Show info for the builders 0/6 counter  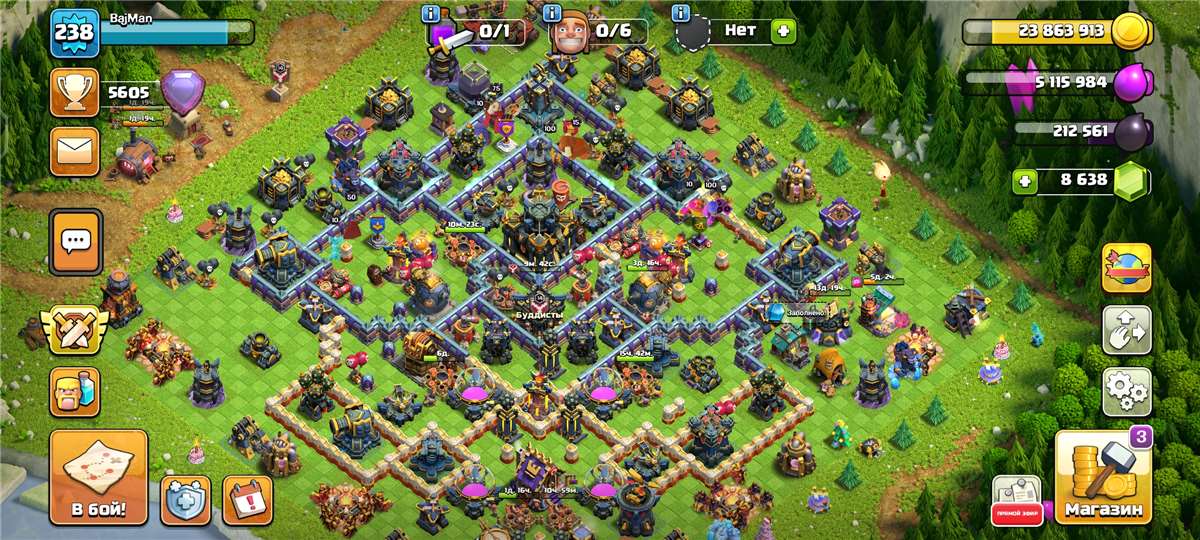[x=552, y=14]
